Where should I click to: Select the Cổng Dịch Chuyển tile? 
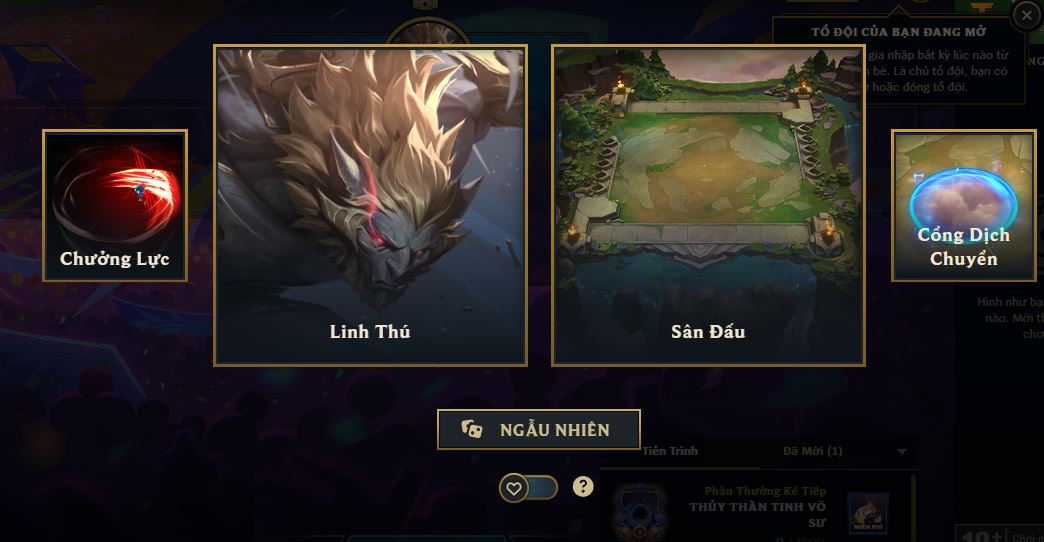963,205
